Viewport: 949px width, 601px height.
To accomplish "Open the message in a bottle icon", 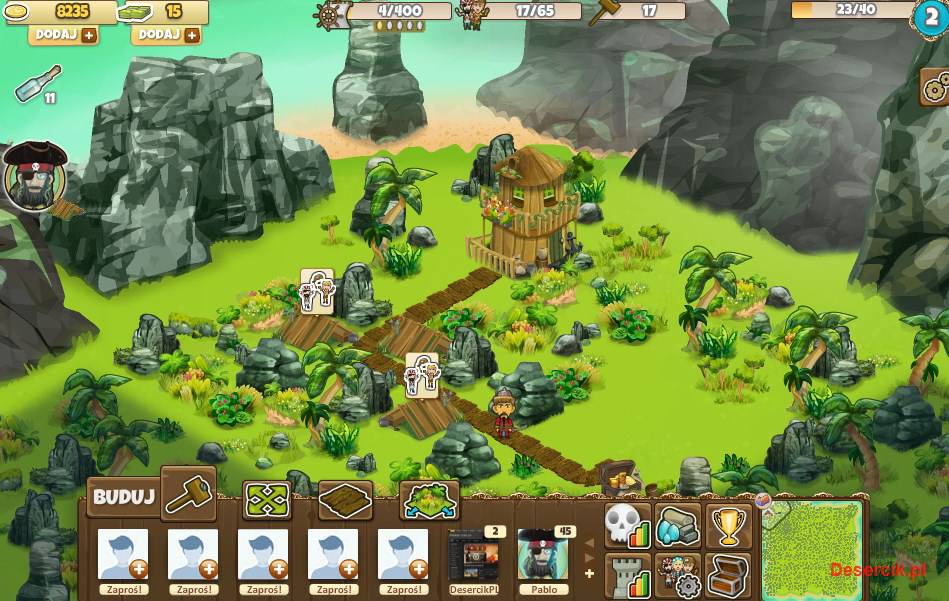I will point(38,84).
